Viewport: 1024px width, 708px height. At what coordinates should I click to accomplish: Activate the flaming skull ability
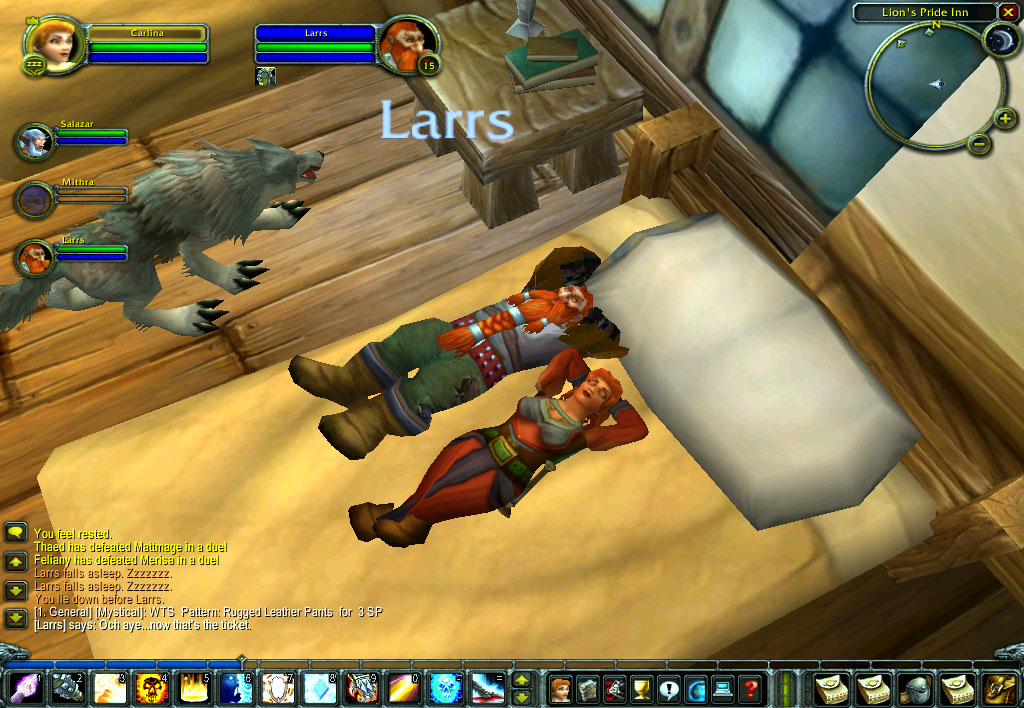(x=152, y=689)
